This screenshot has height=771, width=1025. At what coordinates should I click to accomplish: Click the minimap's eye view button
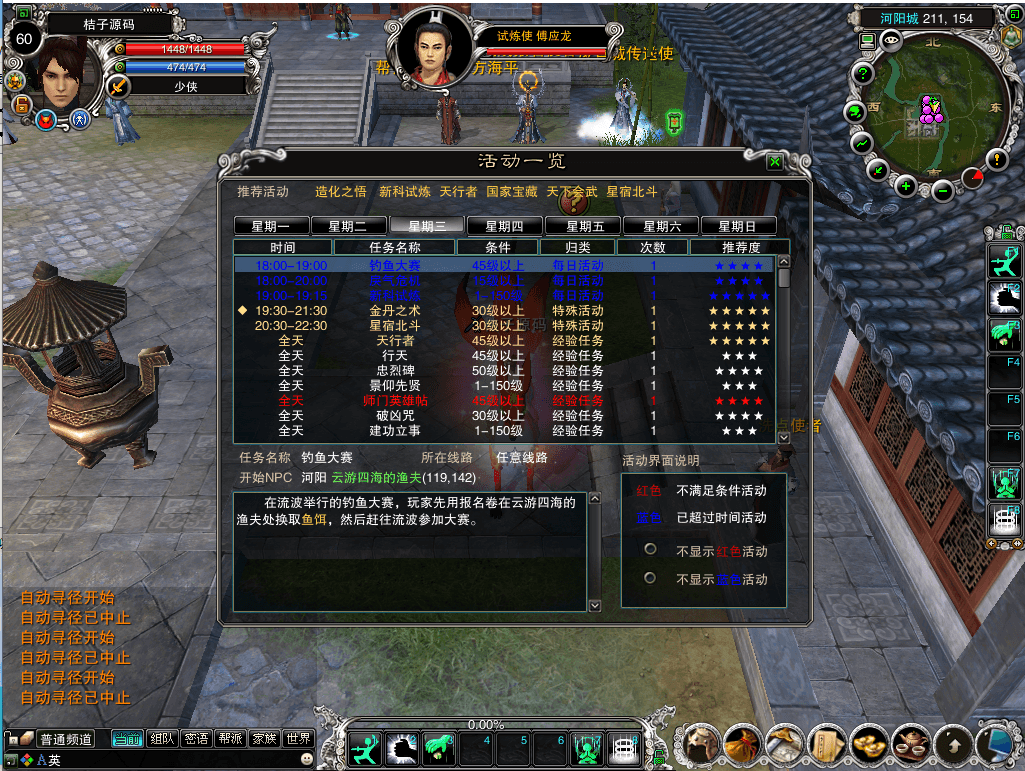coord(891,40)
